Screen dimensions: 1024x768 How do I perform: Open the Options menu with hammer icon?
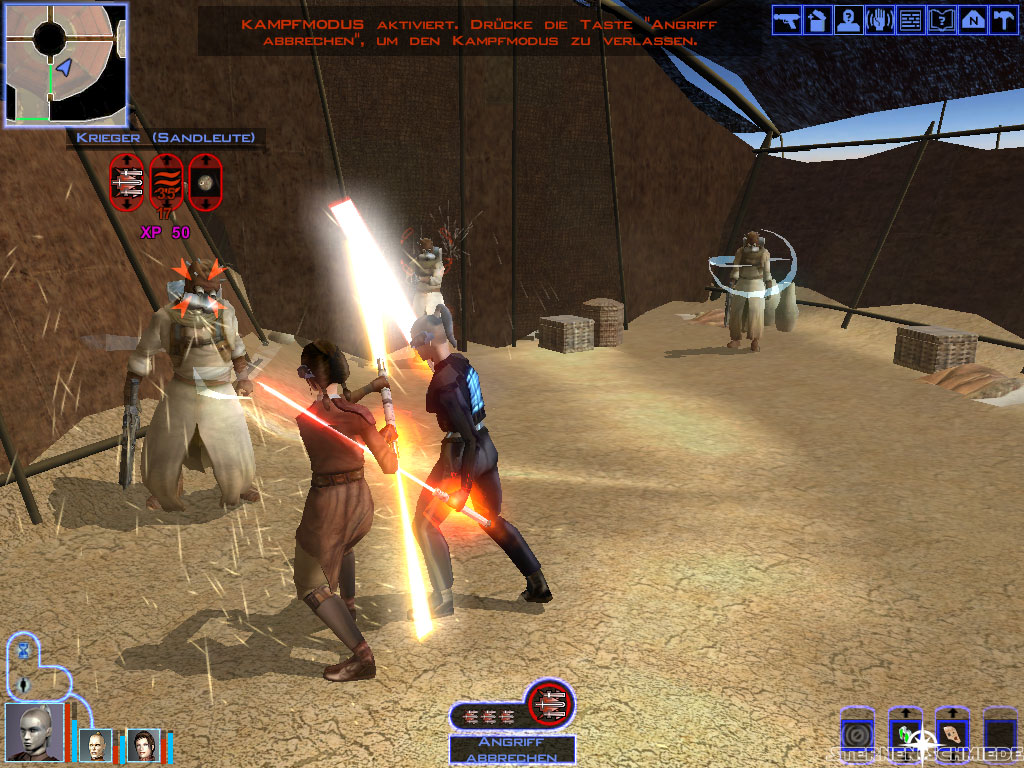click(1004, 21)
